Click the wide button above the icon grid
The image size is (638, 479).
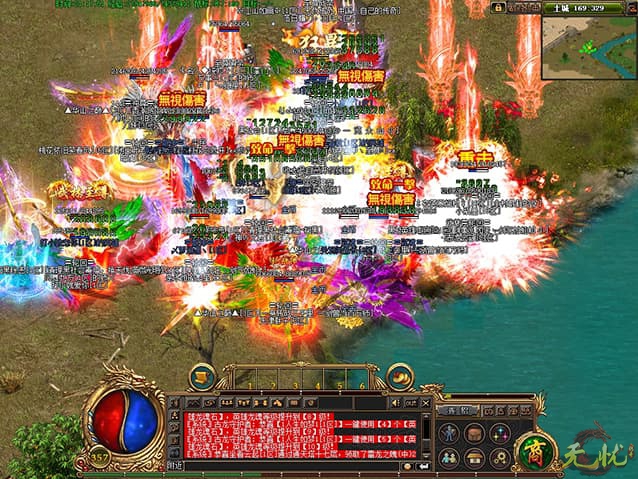[x=458, y=410]
